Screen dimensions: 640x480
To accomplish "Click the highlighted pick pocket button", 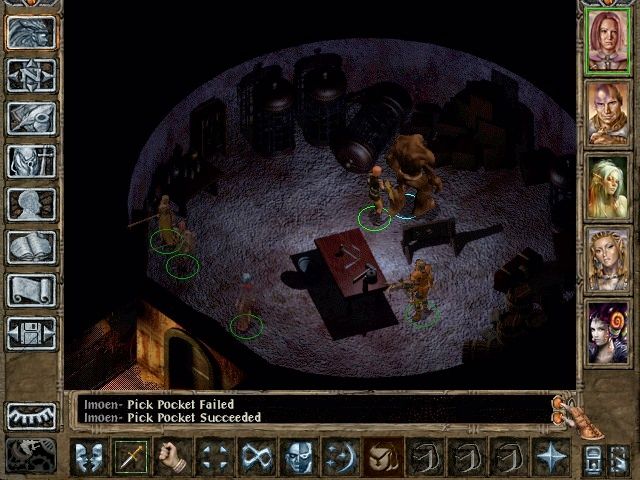I will 383,457.
